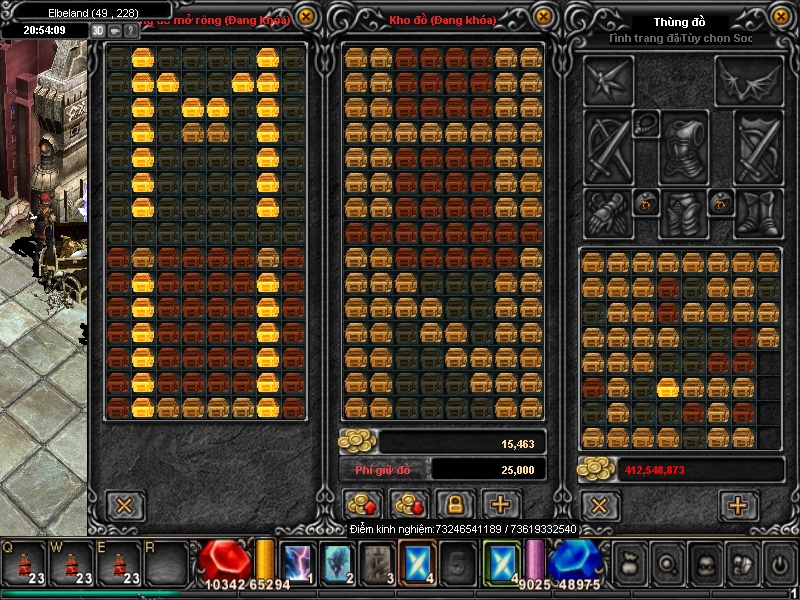The image size is (800, 600).
Task: Close the Kho đồ storage window
Action: (543, 17)
